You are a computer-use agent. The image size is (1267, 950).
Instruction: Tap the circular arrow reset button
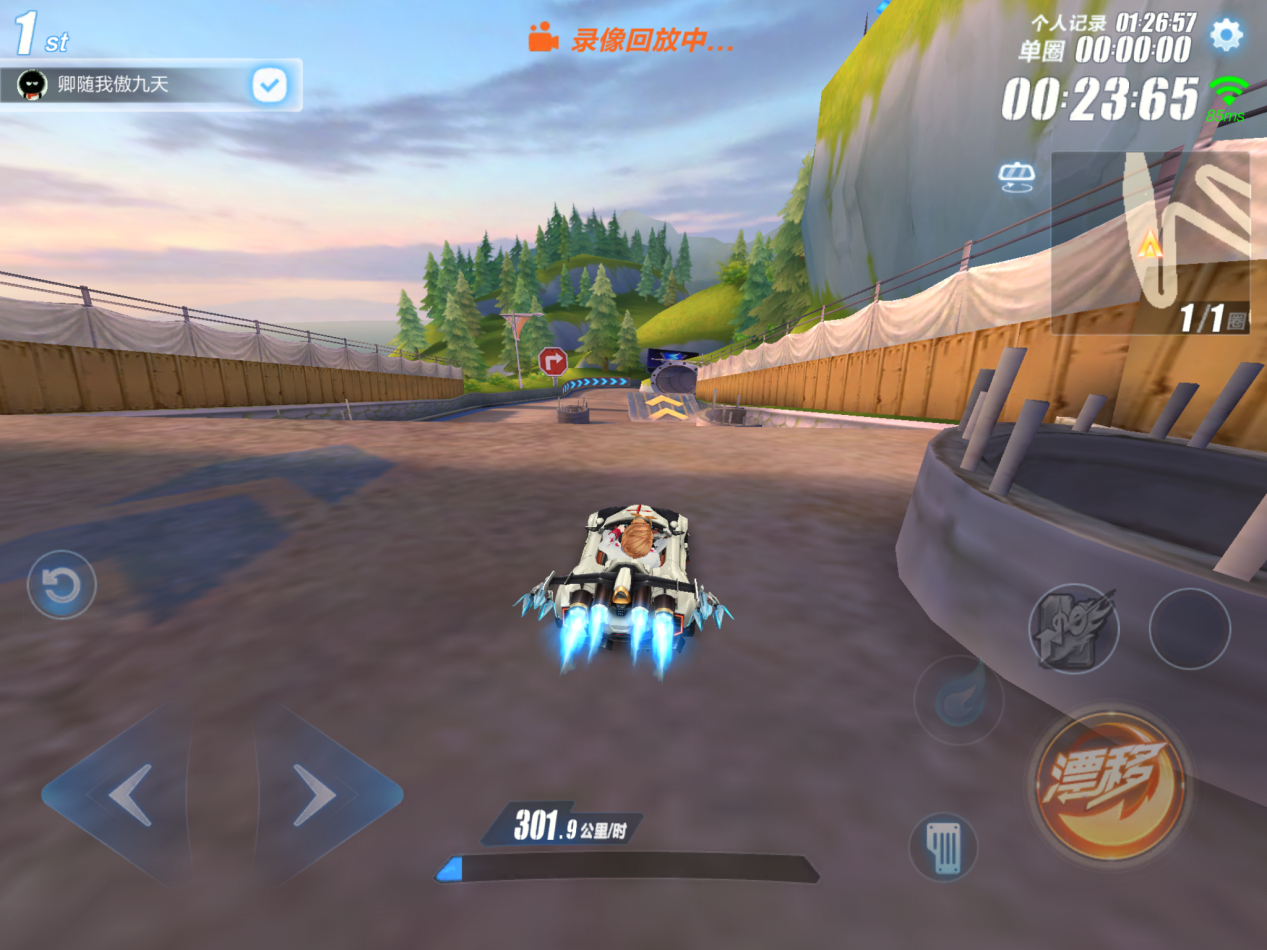coord(62,585)
